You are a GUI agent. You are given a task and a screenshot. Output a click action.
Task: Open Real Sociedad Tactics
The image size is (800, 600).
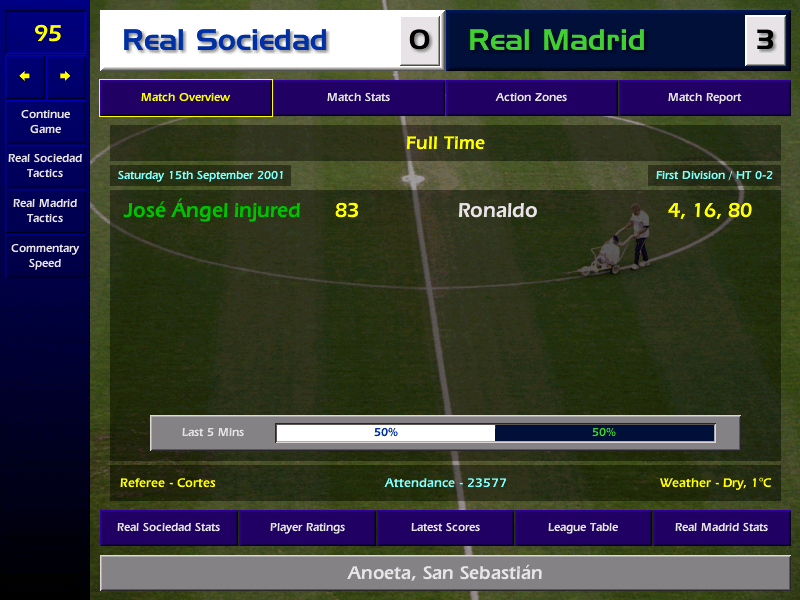click(x=45, y=165)
